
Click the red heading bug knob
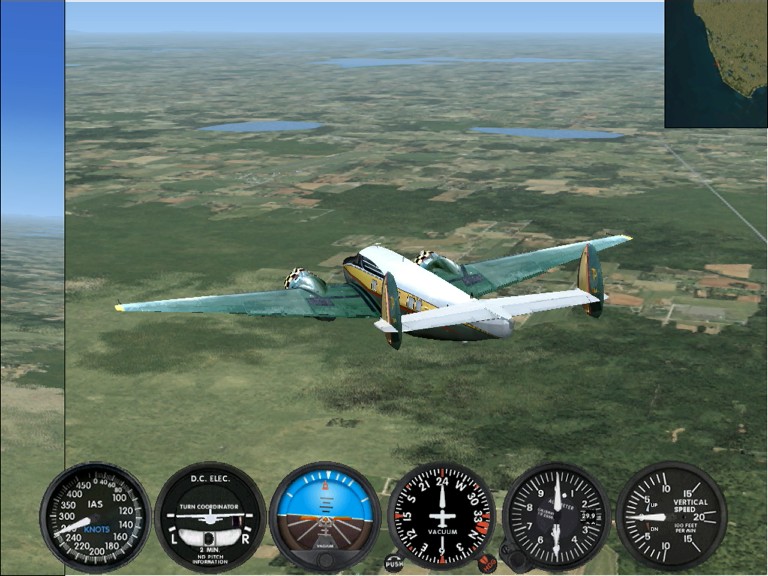(x=487, y=563)
